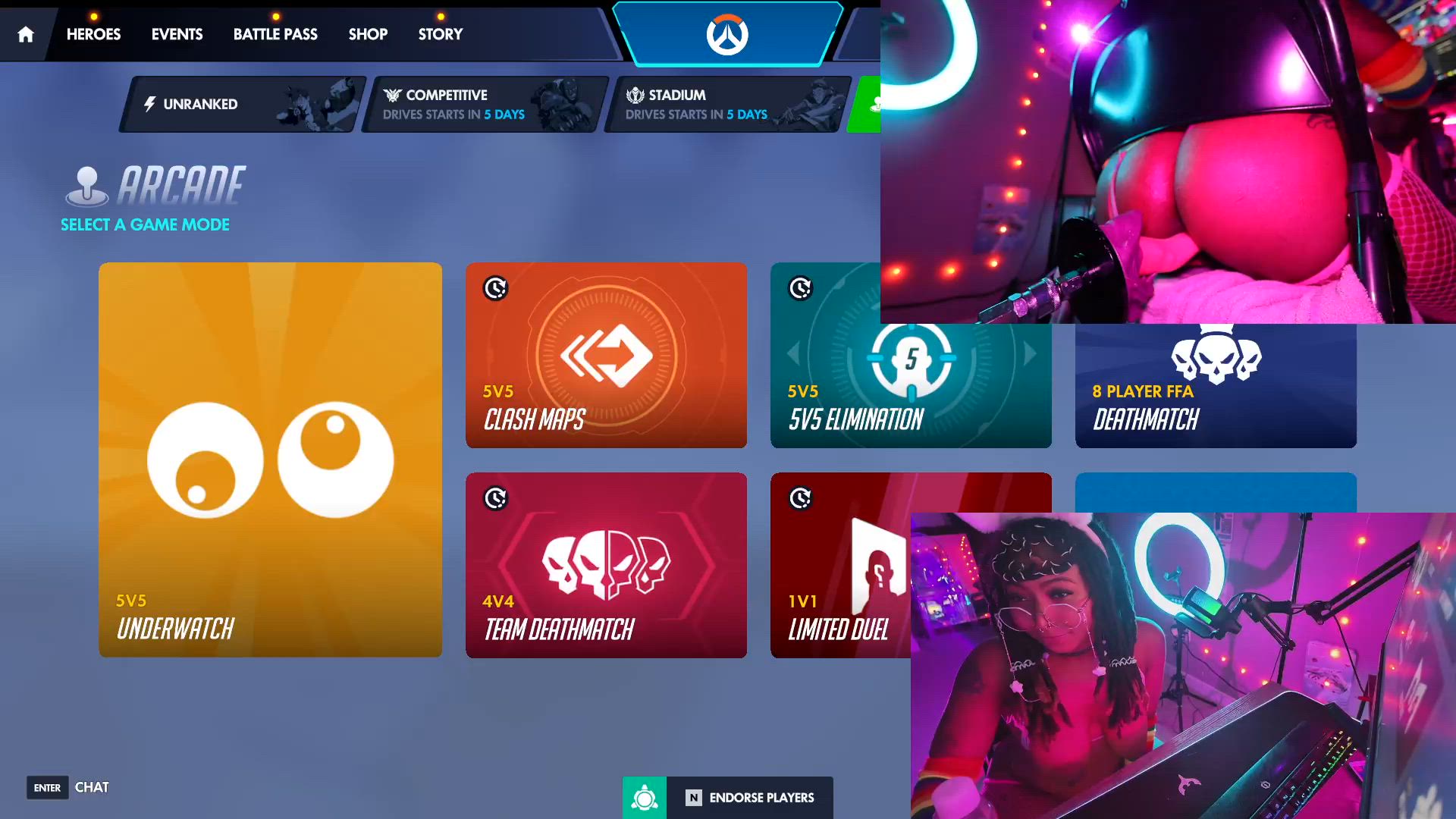Image resolution: width=1456 pixels, height=819 pixels.
Task: Open the Story menu
Action: 440,34
